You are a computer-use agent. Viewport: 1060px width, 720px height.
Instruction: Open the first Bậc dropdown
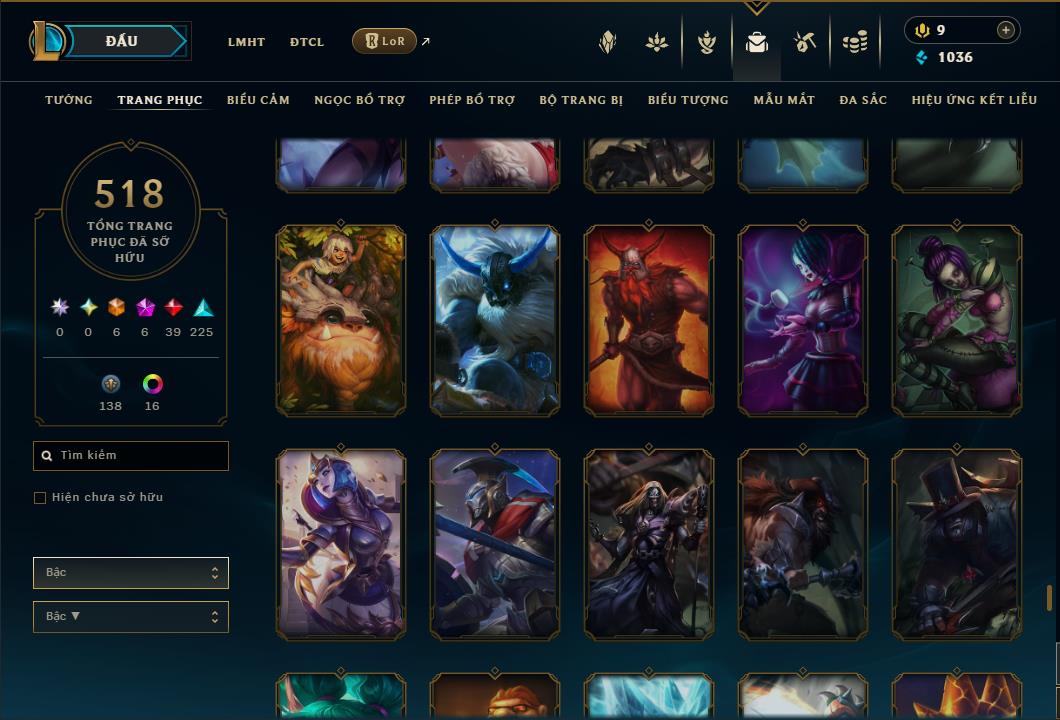pyautogui.click(x=131, y=573)
